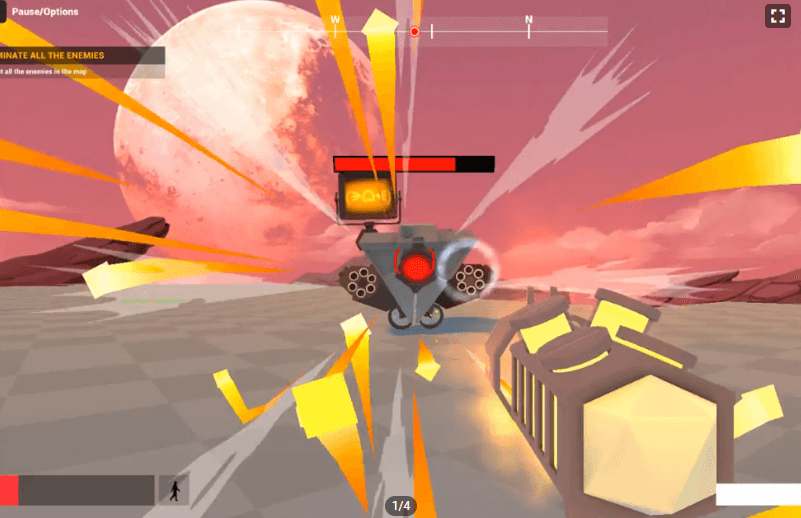Open the Pause/Options menu

pos(43,12)
